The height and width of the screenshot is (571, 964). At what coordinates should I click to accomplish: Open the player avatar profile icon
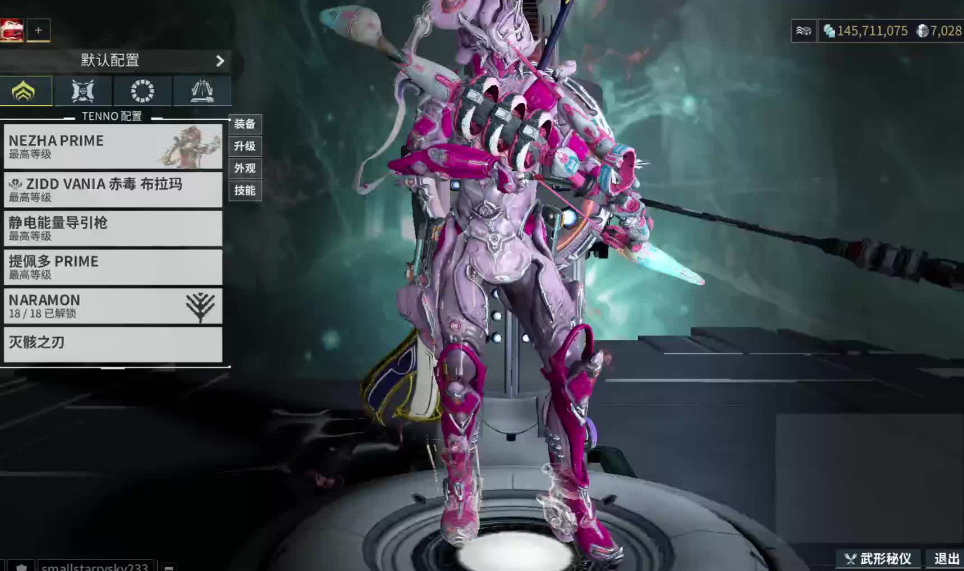coord(12,30)
